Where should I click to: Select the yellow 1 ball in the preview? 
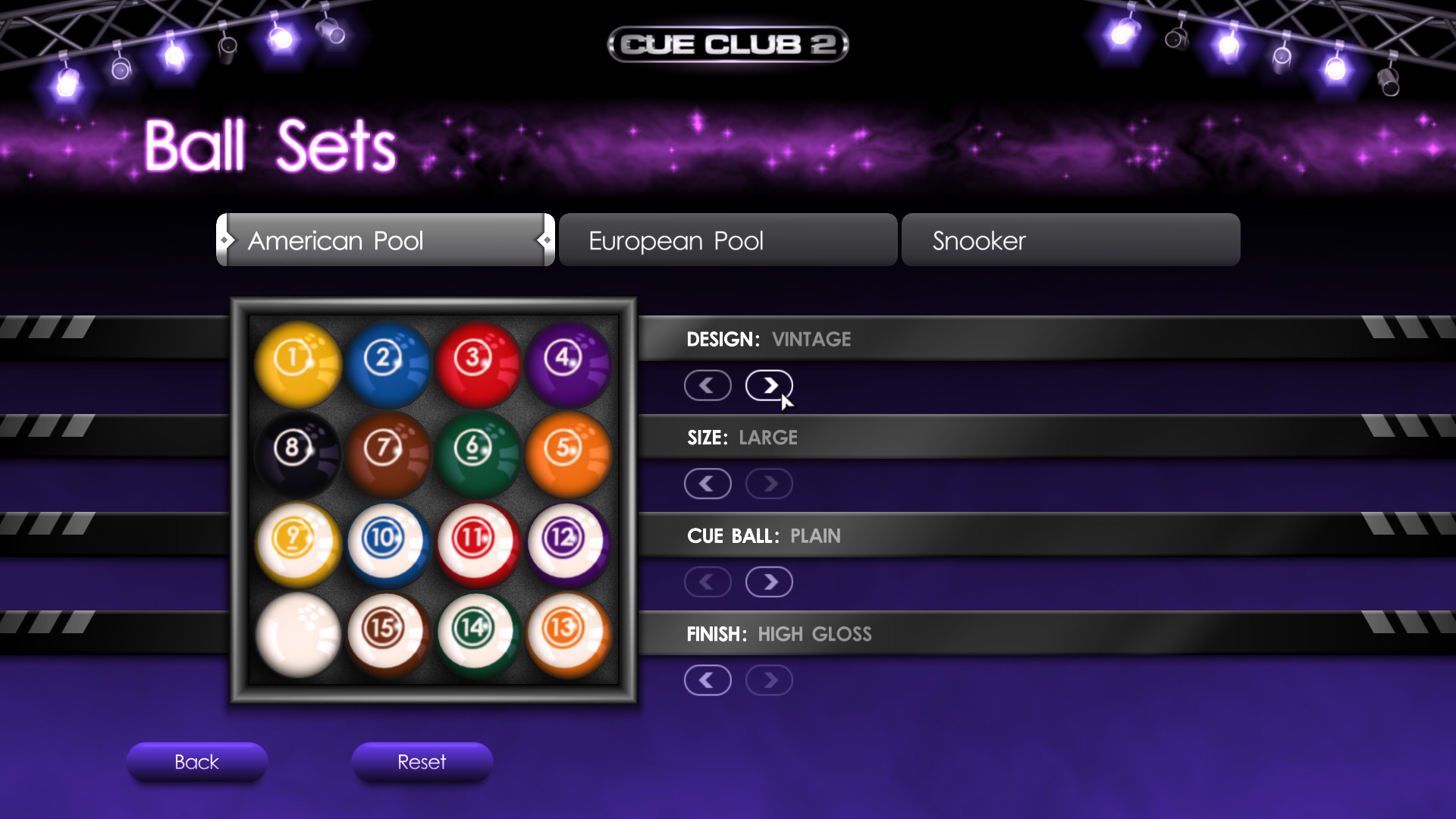(x=297, y=363)
